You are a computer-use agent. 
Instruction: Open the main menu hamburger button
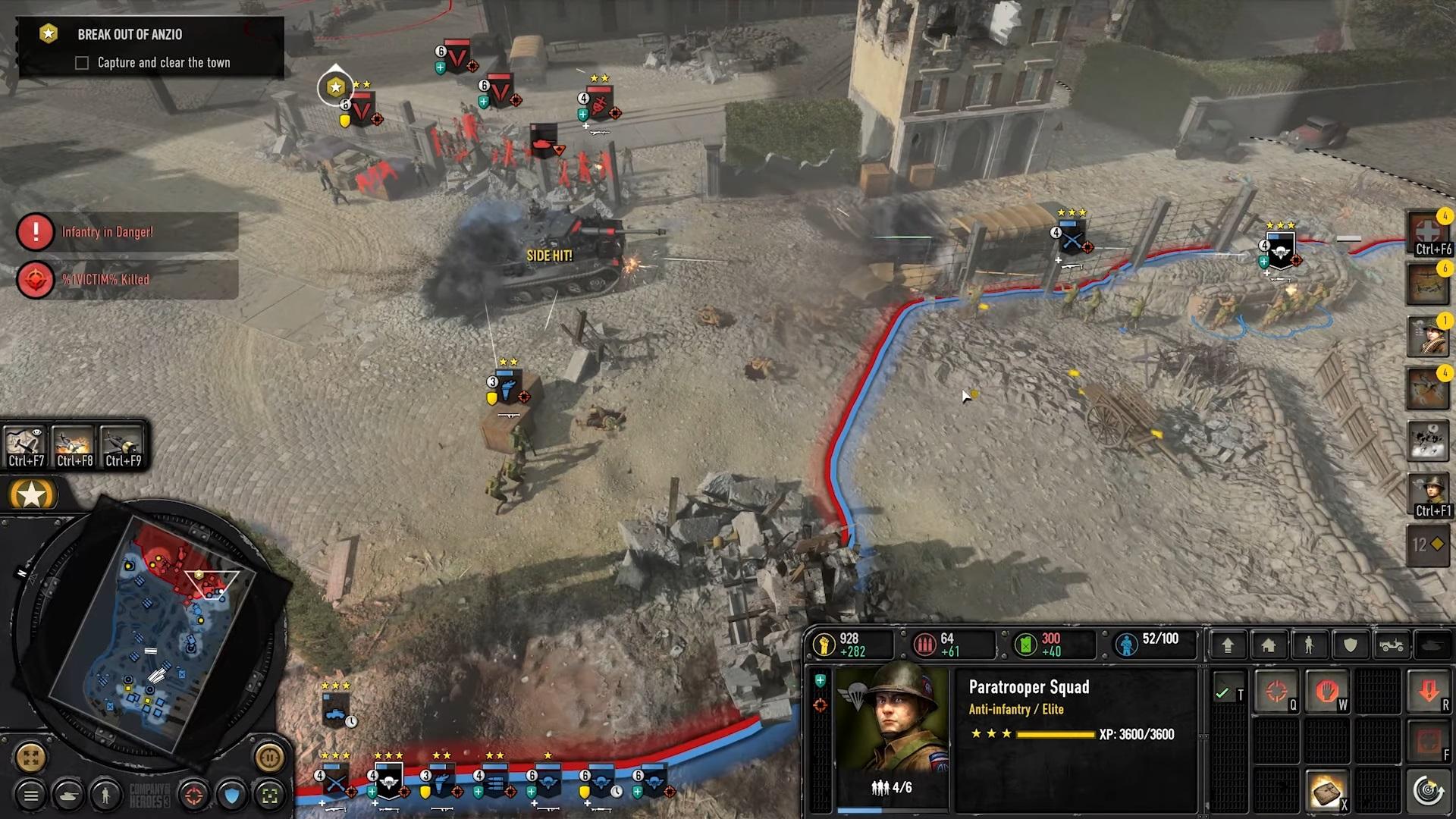tap(31, 795)
